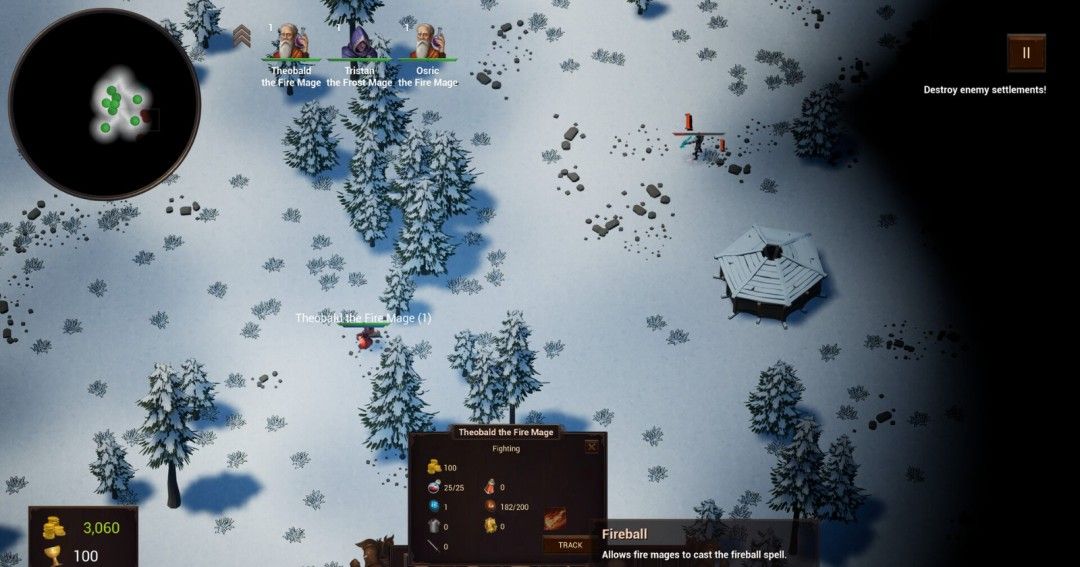1080x567 pixels.
Task: Select the Theobald unit label on the field
Action: (363, 318)
